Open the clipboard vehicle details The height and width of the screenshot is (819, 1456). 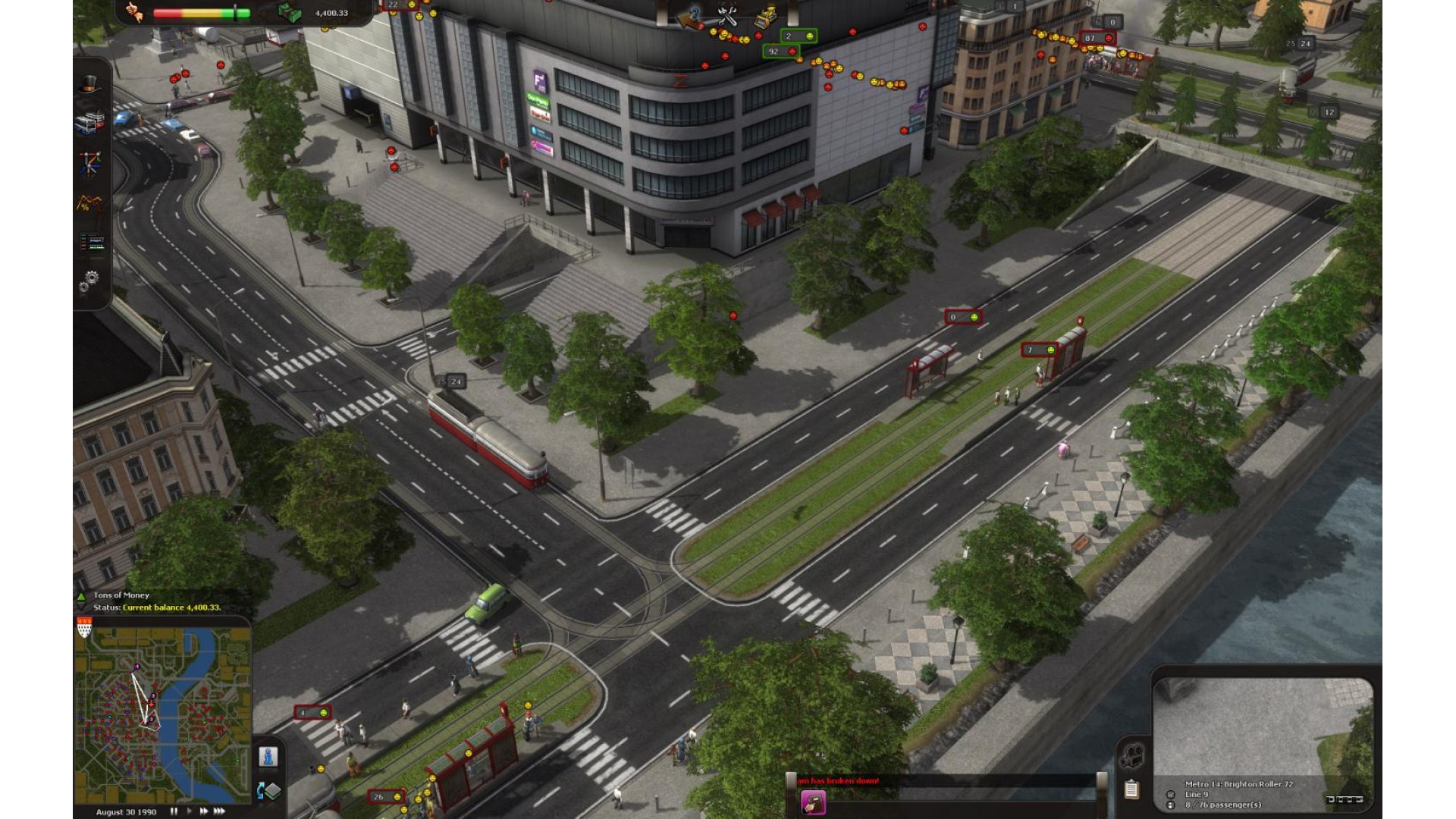pyautogui.click(x=1131, y=789)
